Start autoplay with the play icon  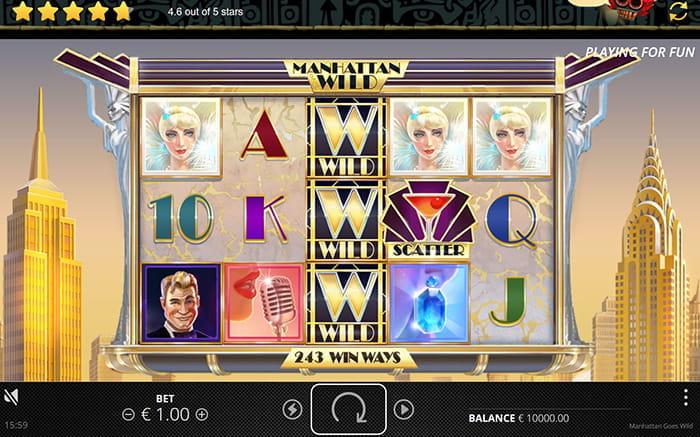click(404, 409)
